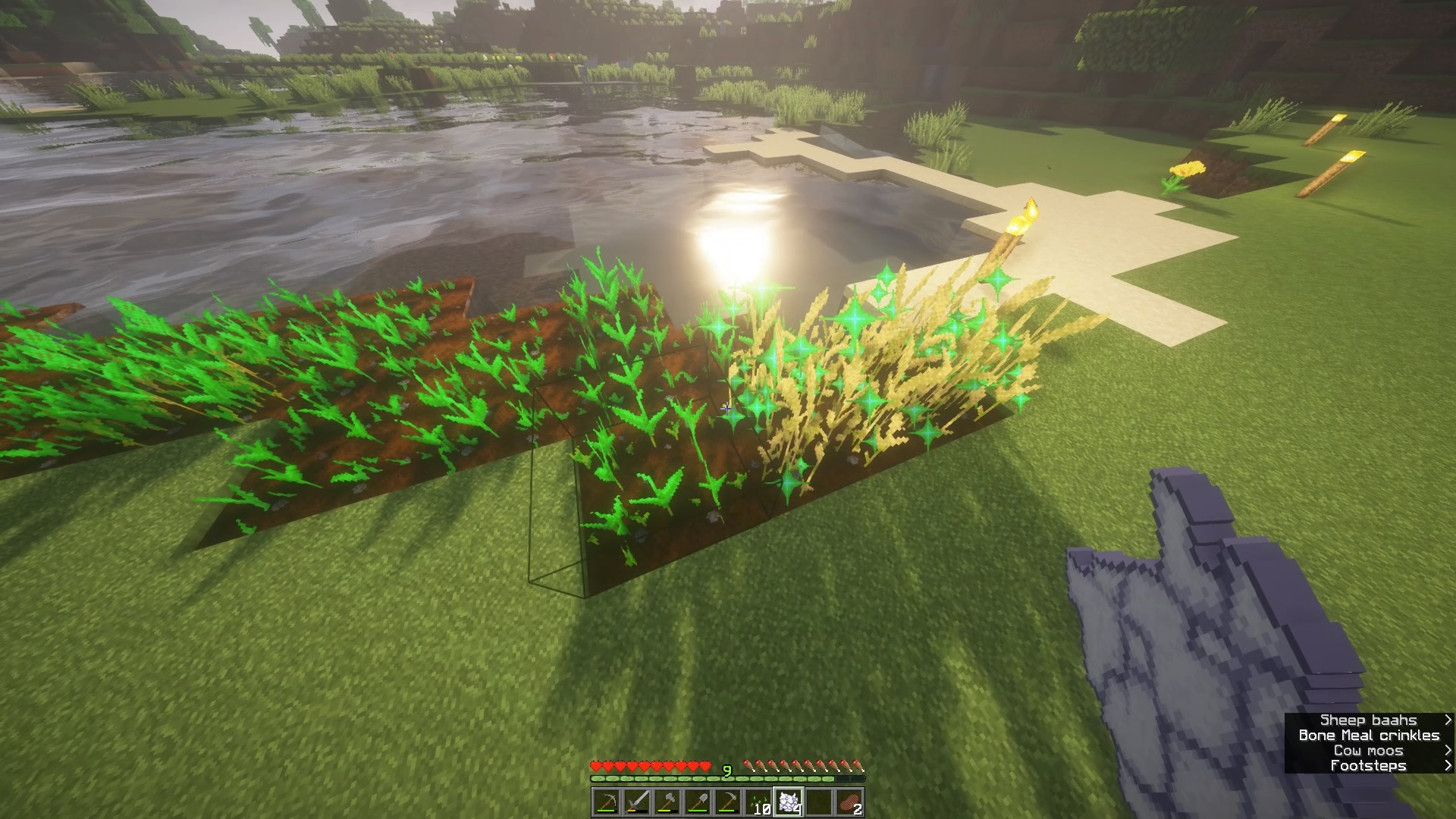Image resolution: width=1456 pixels, height=819 pixels.
Task: Click the crosshair at screen center
Action: 728,409
